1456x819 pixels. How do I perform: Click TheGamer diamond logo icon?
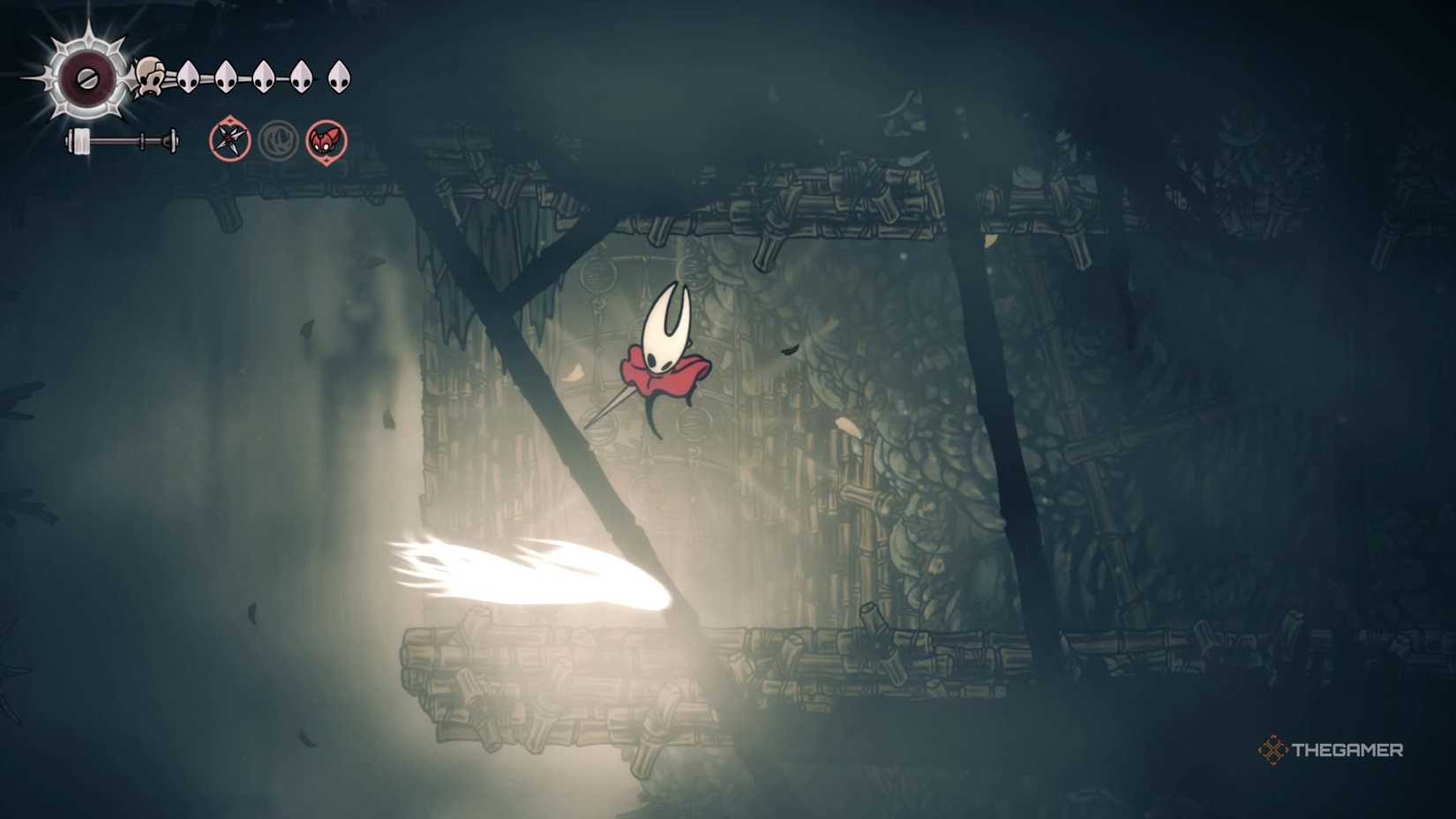(x=1272, y=751)
